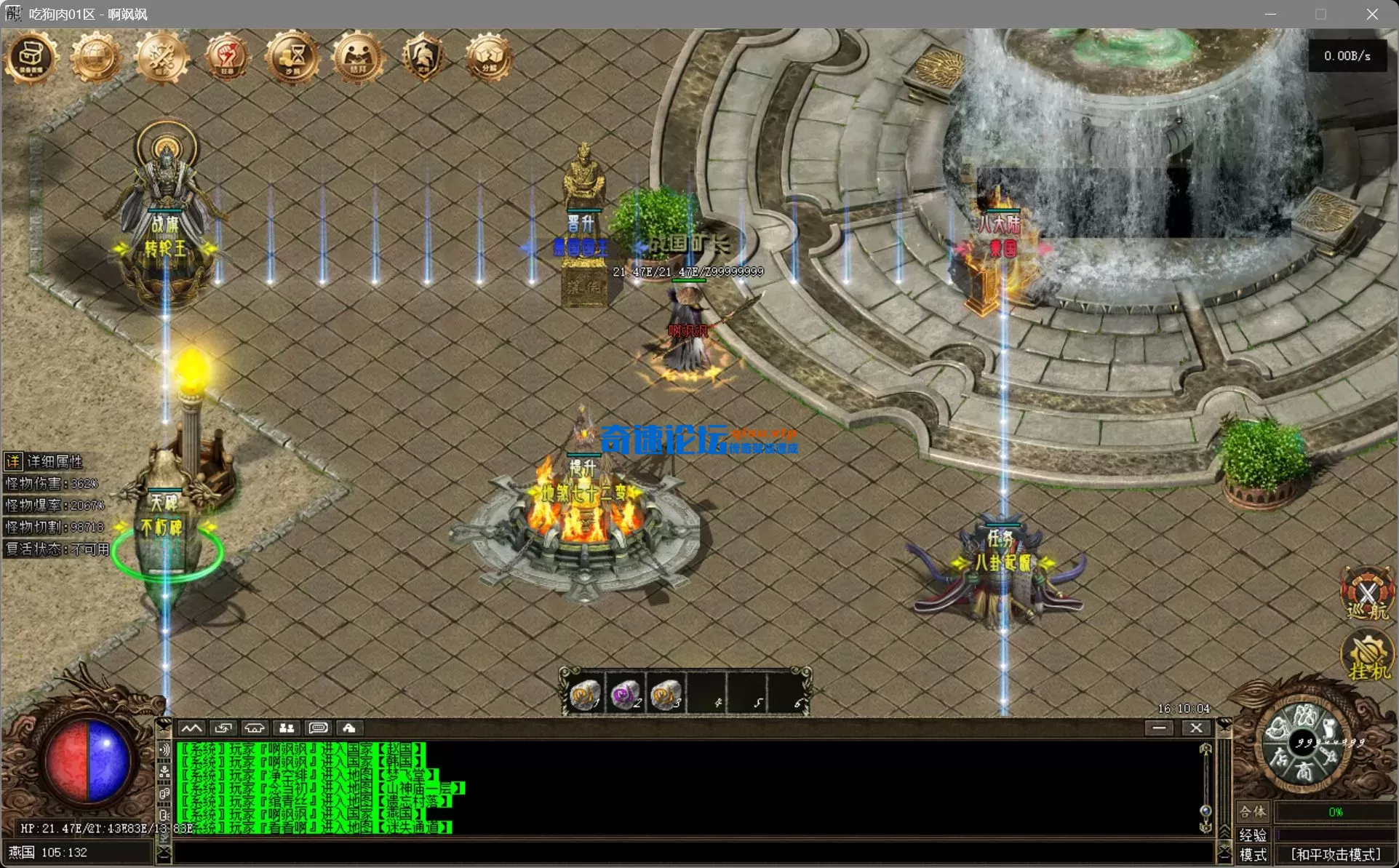Select the 分解 item decompose icon
Screen dimensions: 1399x868
pyautogui.click(x=489, y=57)
